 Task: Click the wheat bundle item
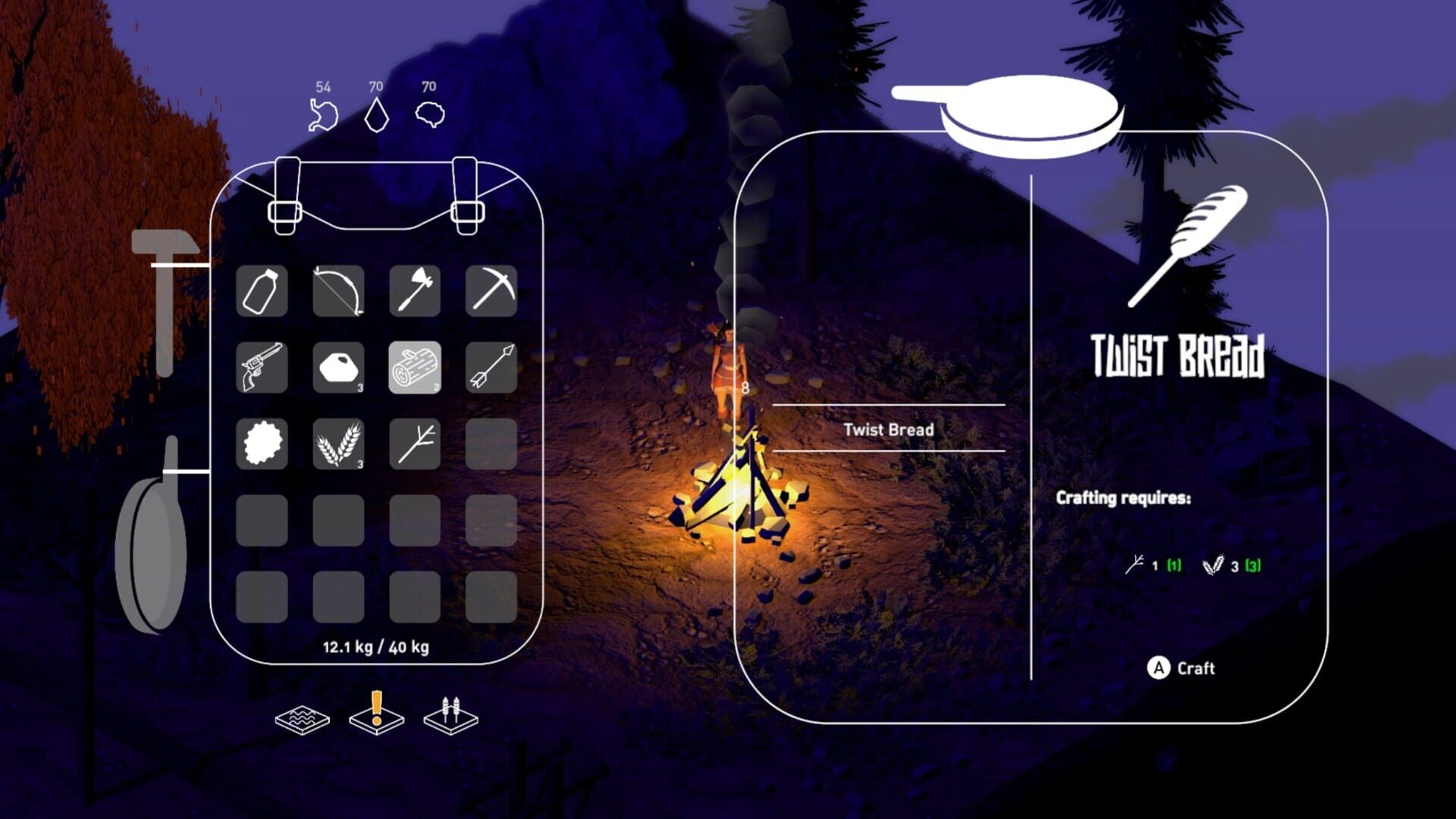tap(337, 444)
